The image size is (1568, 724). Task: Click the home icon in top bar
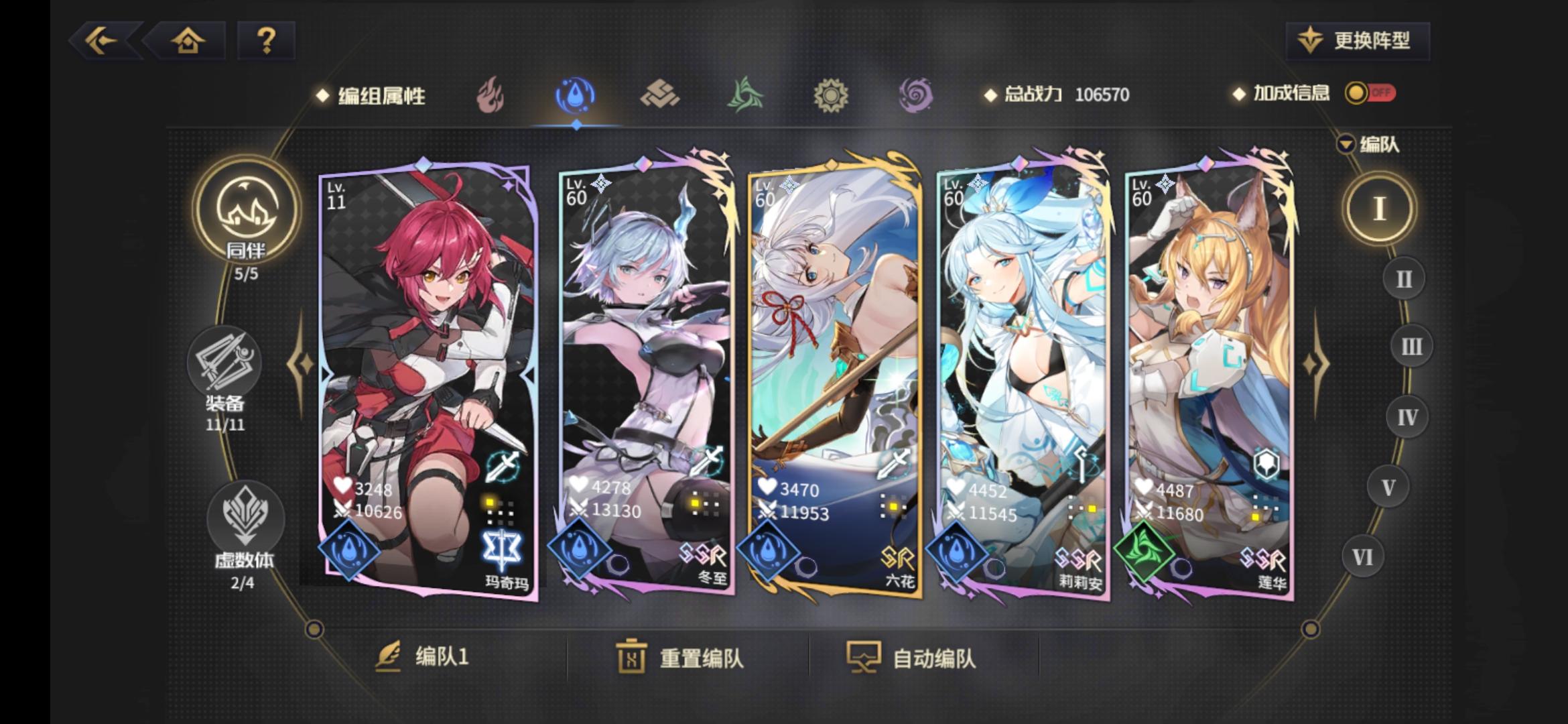190,42
